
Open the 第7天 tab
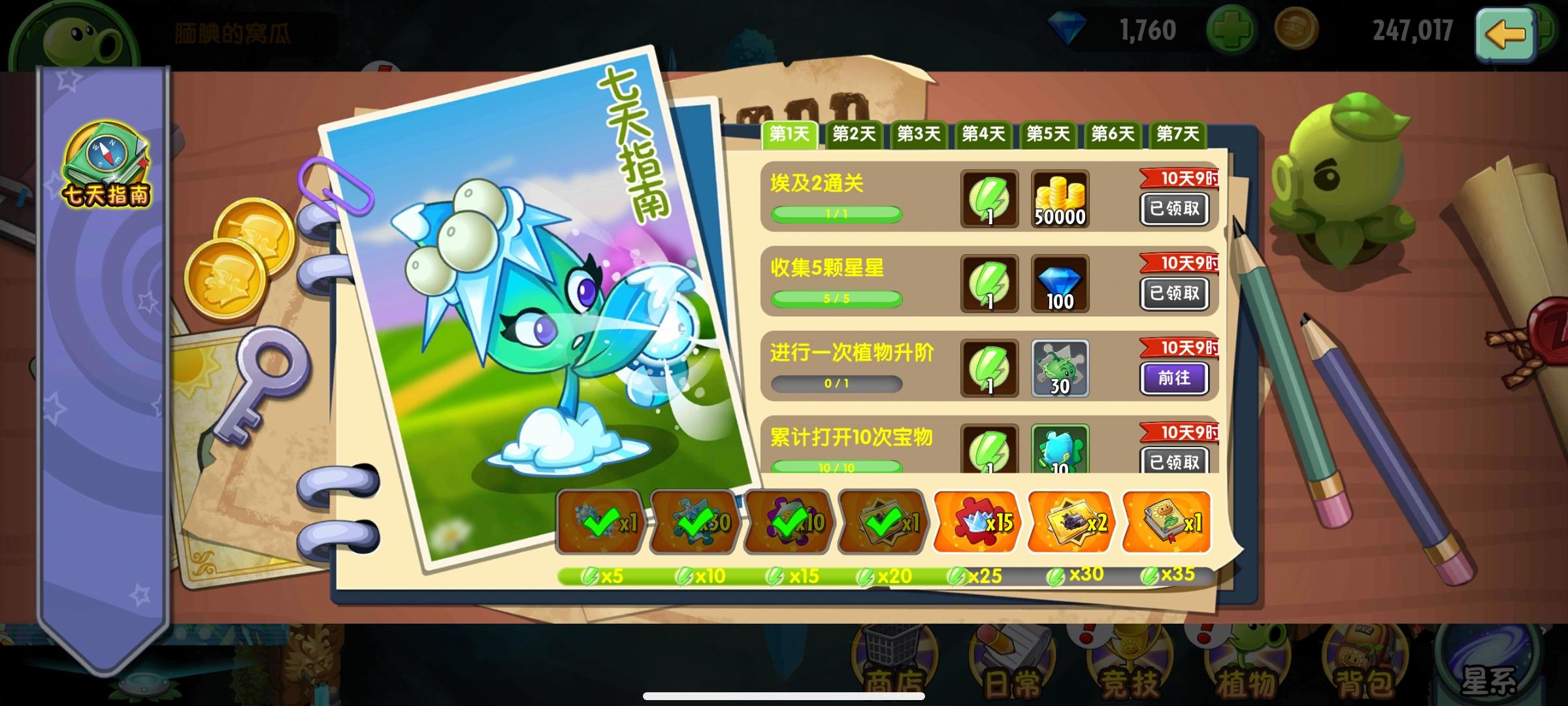click(x=1178, y=134)
